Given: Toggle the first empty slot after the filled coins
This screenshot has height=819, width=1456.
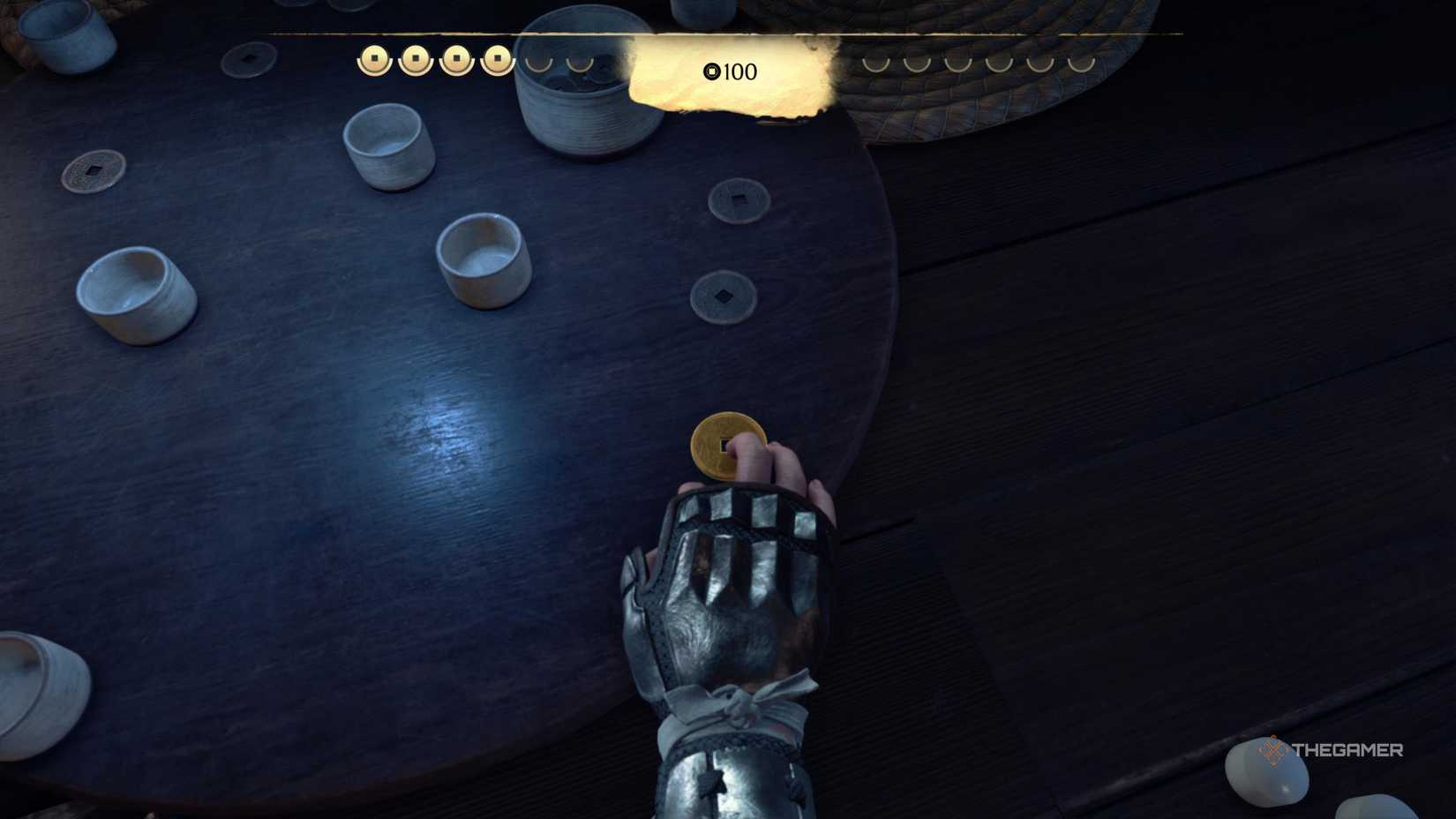Looking at the screenshot, I should pyautogui.click(x=536, y=64).
